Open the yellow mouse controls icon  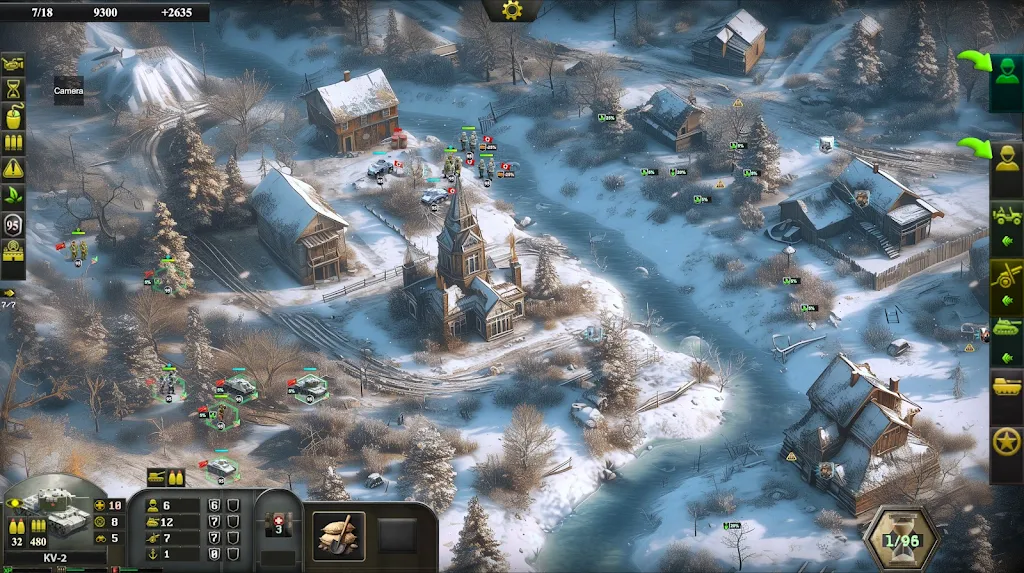tap(13, 116)
